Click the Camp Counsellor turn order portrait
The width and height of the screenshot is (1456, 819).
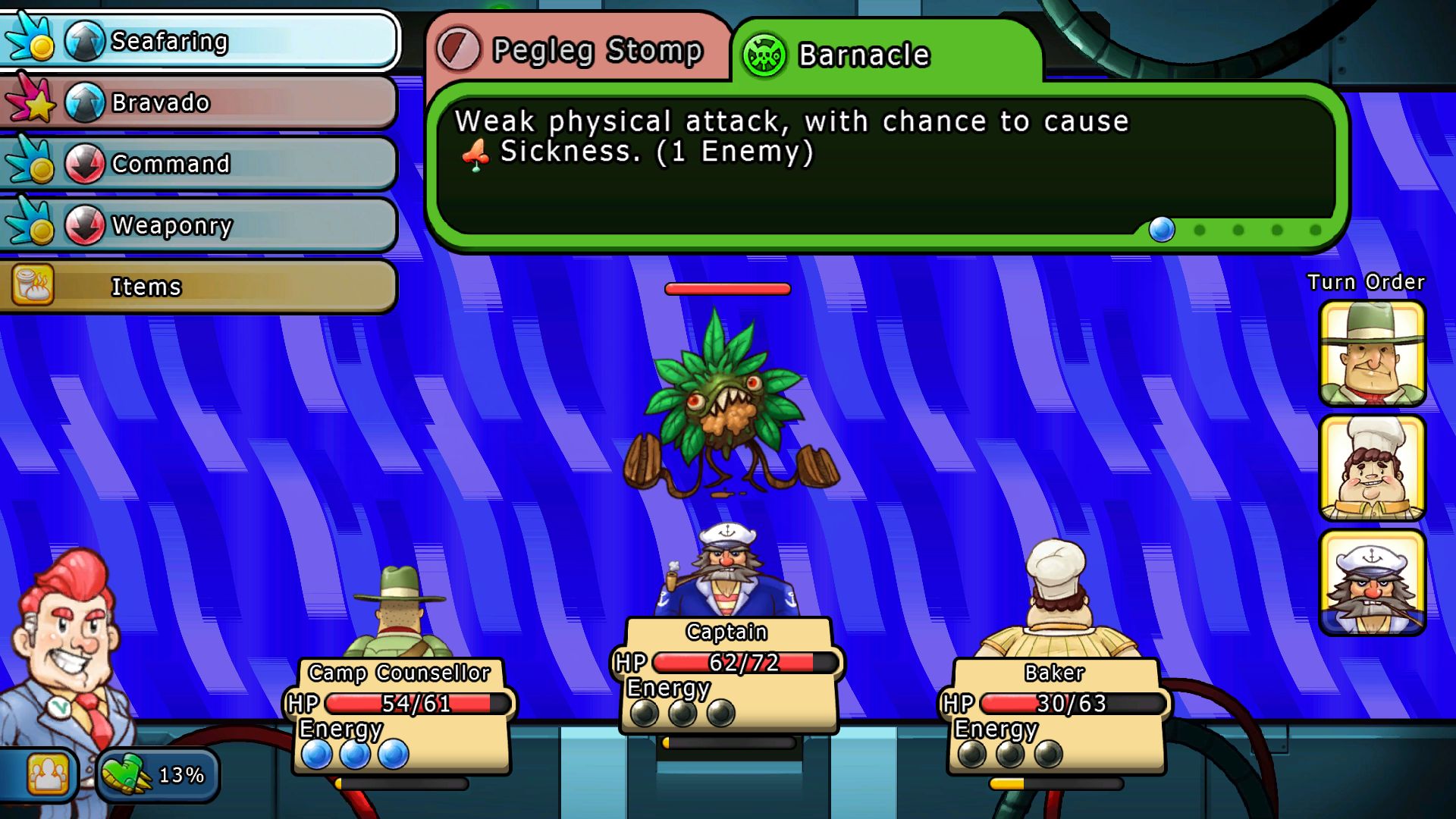1372,353
